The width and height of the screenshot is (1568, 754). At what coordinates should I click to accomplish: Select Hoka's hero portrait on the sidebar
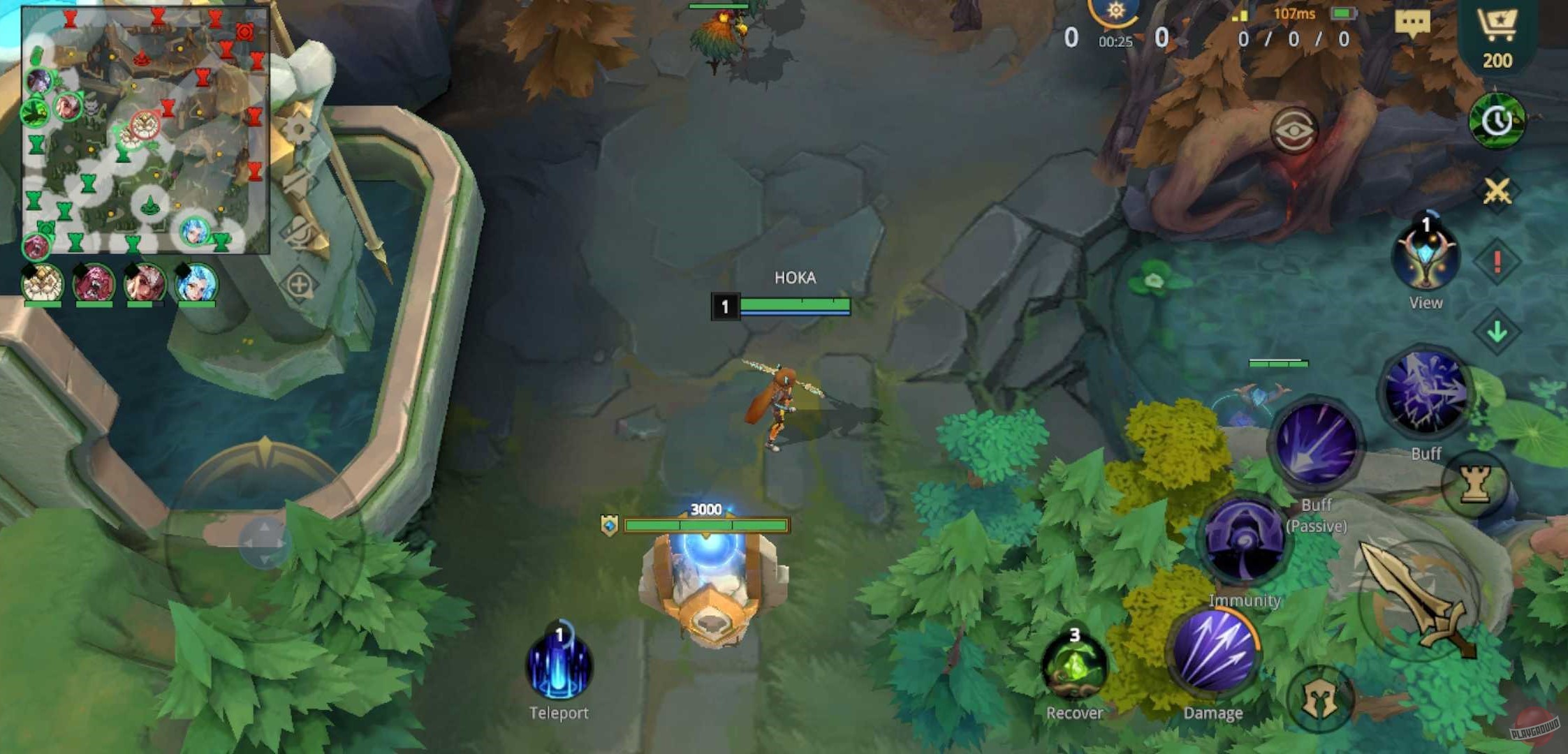pos(43,286)
